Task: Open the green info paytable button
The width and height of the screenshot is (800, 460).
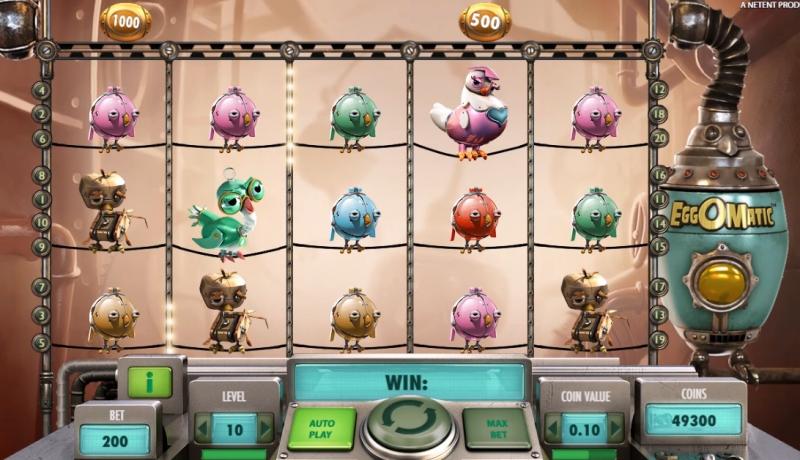Action: [x=149, y=381]
